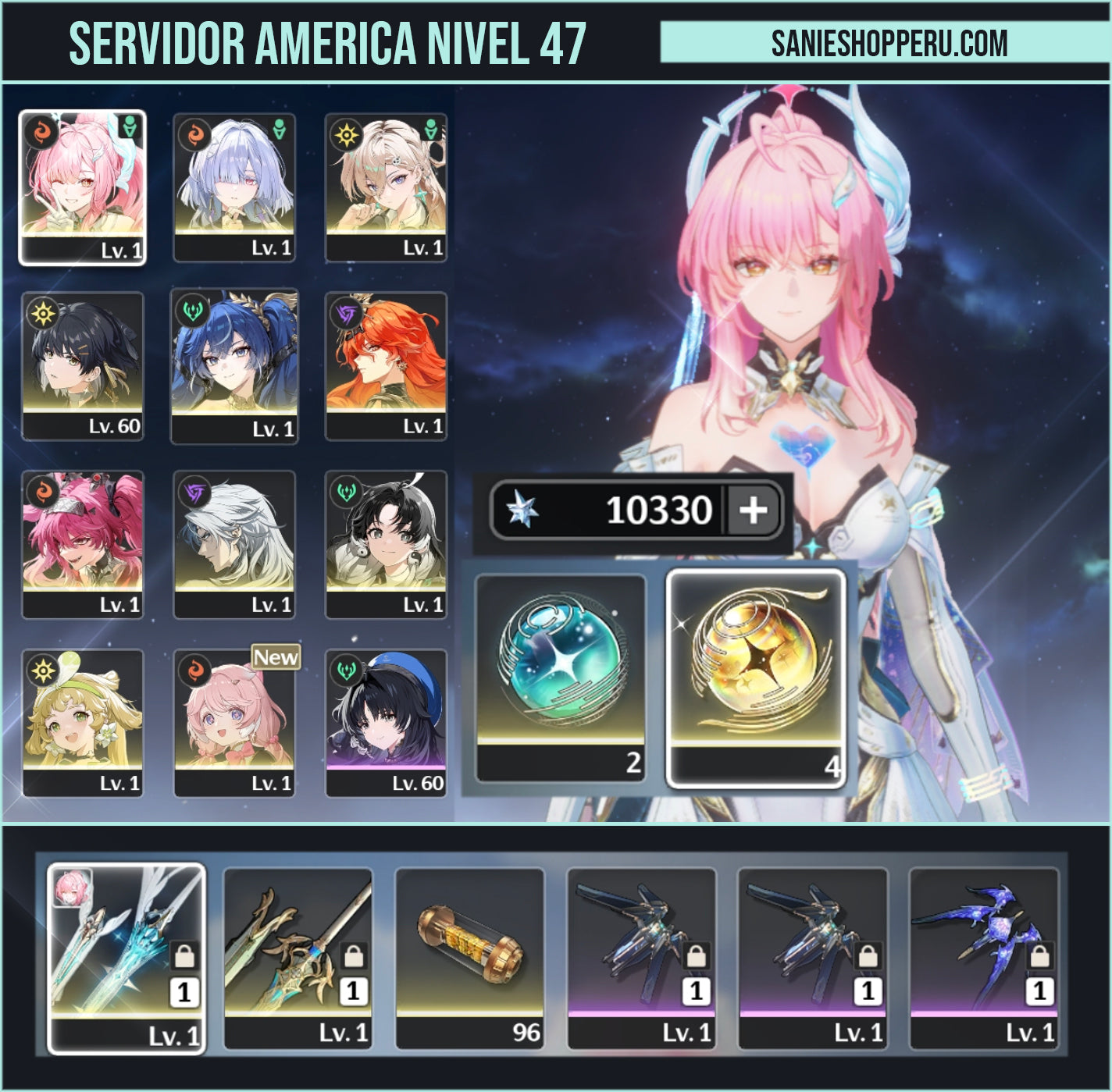The width and height of the screenshot is (1112, 1092).
Task: Toggle the lock on the last blue-wing weapon
Action: [x=1039, y=956]
